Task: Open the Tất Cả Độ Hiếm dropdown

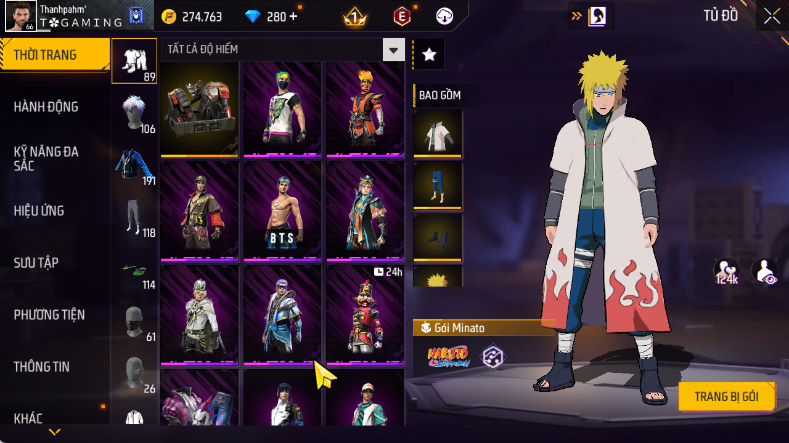Action: coord(394,50)
